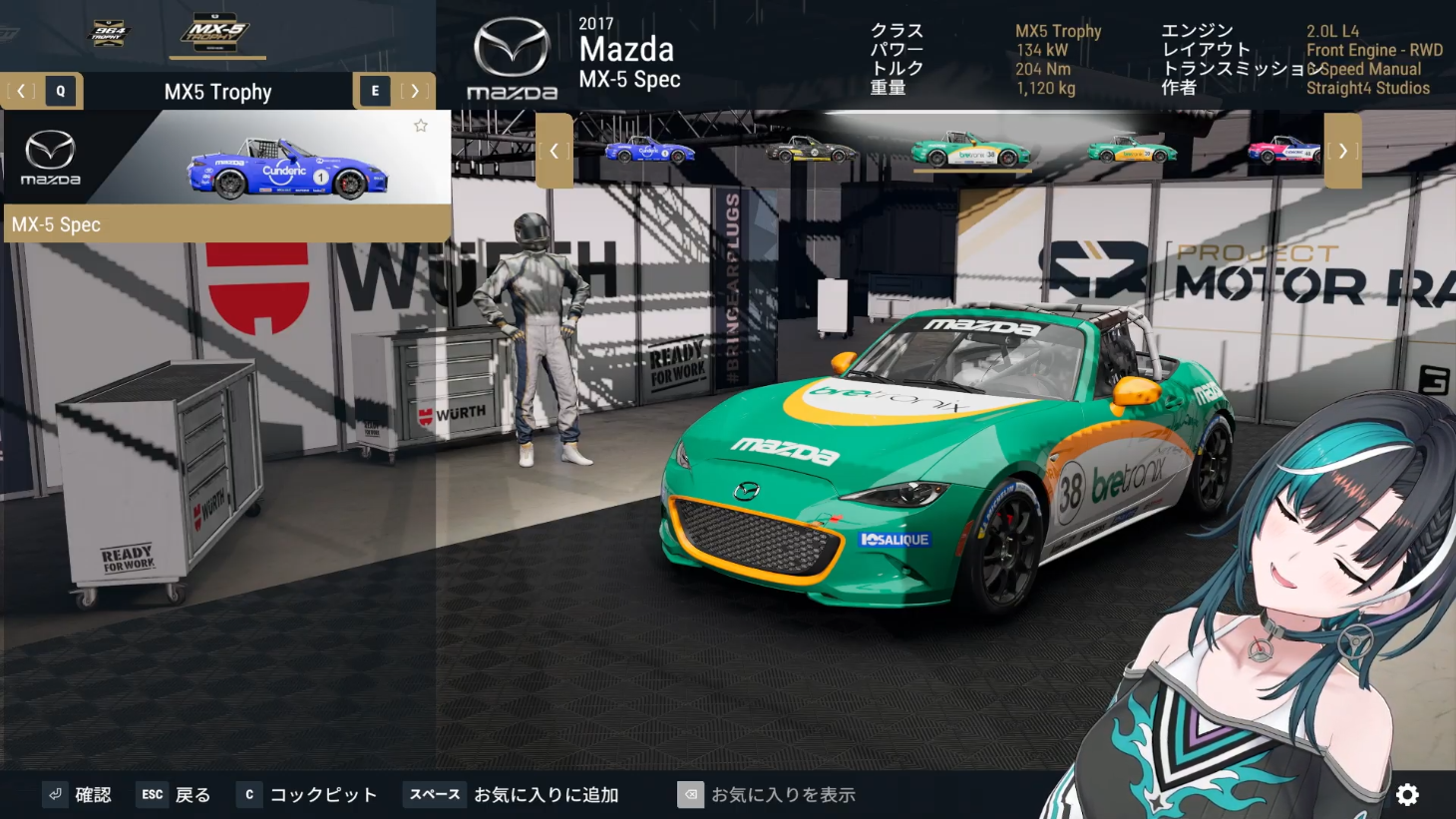Viewport: 1456px width, 819px height.
Task: Favorite the MX-5 Spec with the star
Action: pos(421,126)
